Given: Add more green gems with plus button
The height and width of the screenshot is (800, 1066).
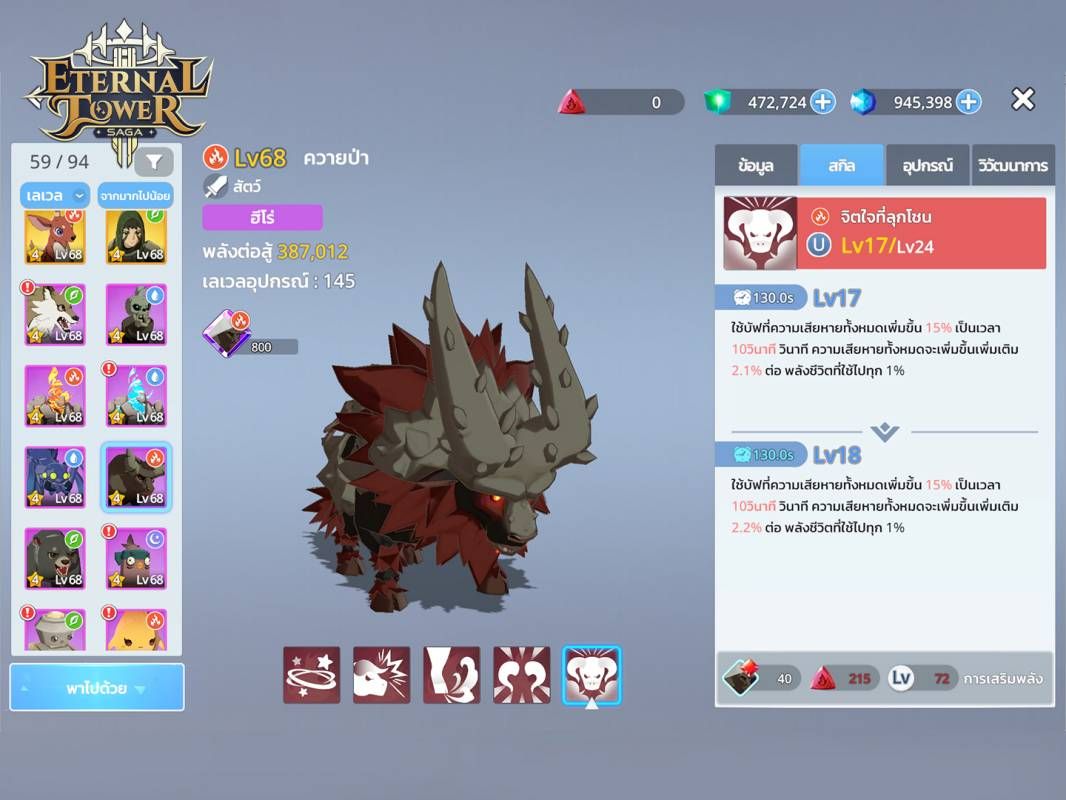Looking at the screenshot, I should 822,101.
